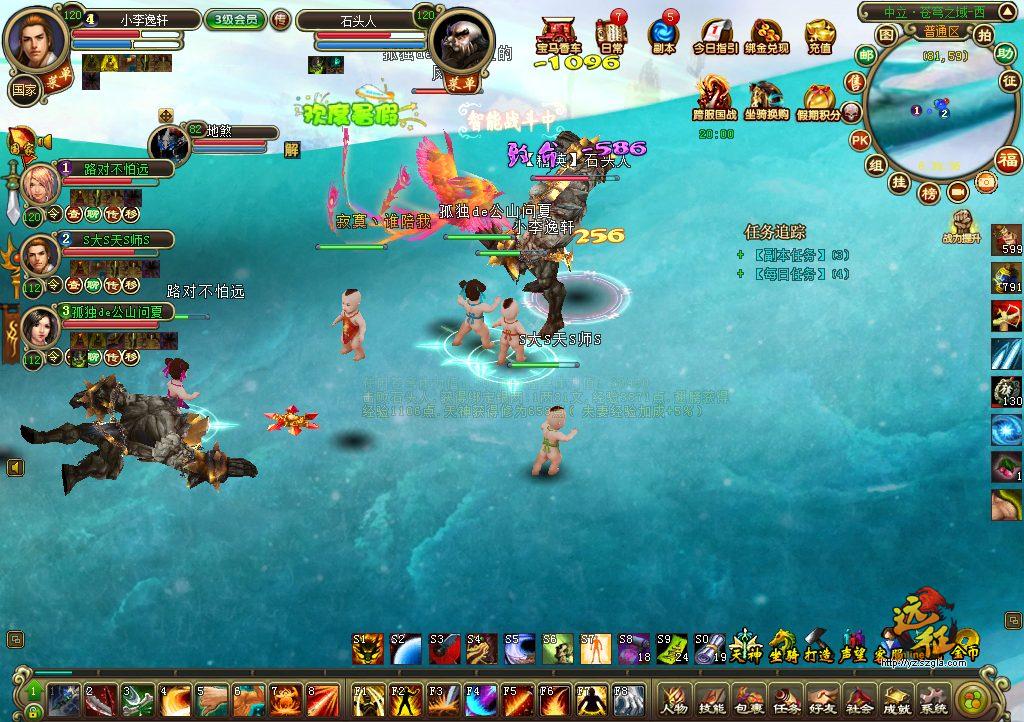The height and width of the screenshot is (722, 1024).
Task: Toggle the PK mode button
Action: pyautogui.click(x=860, y=141)
